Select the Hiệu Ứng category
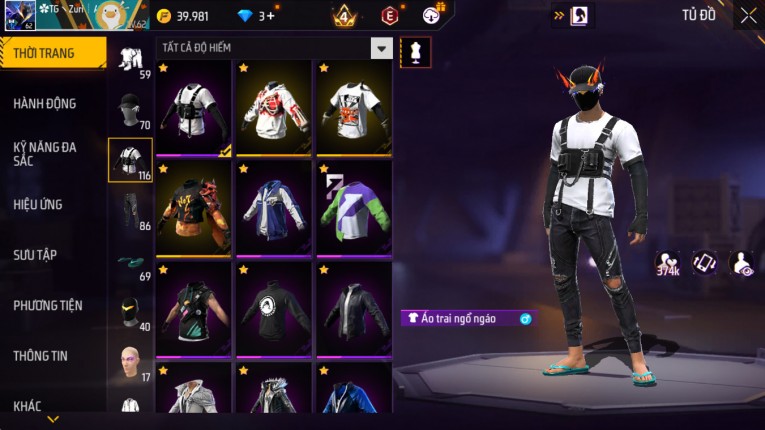This screenshot has height=430, width=765. (38, 204)
